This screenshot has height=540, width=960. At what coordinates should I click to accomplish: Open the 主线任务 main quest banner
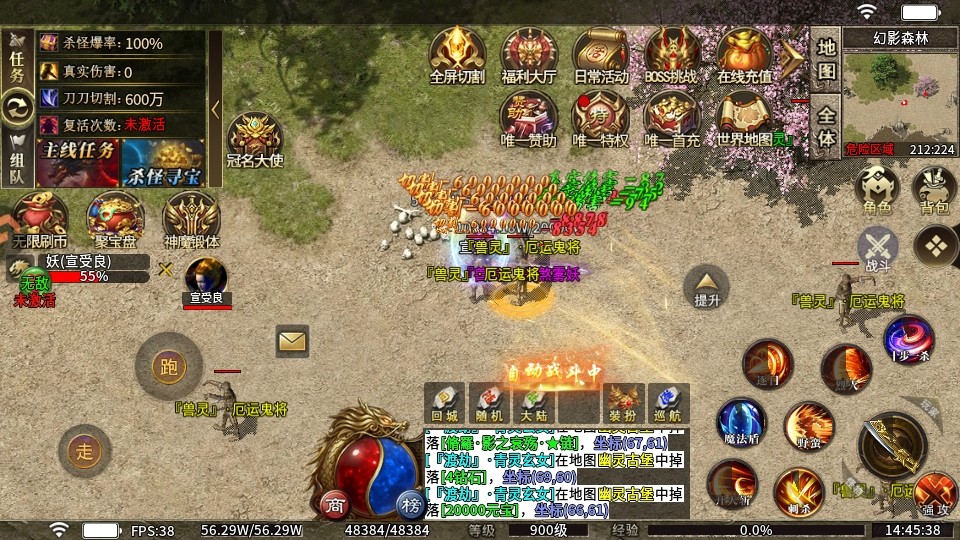coord(78,162)
